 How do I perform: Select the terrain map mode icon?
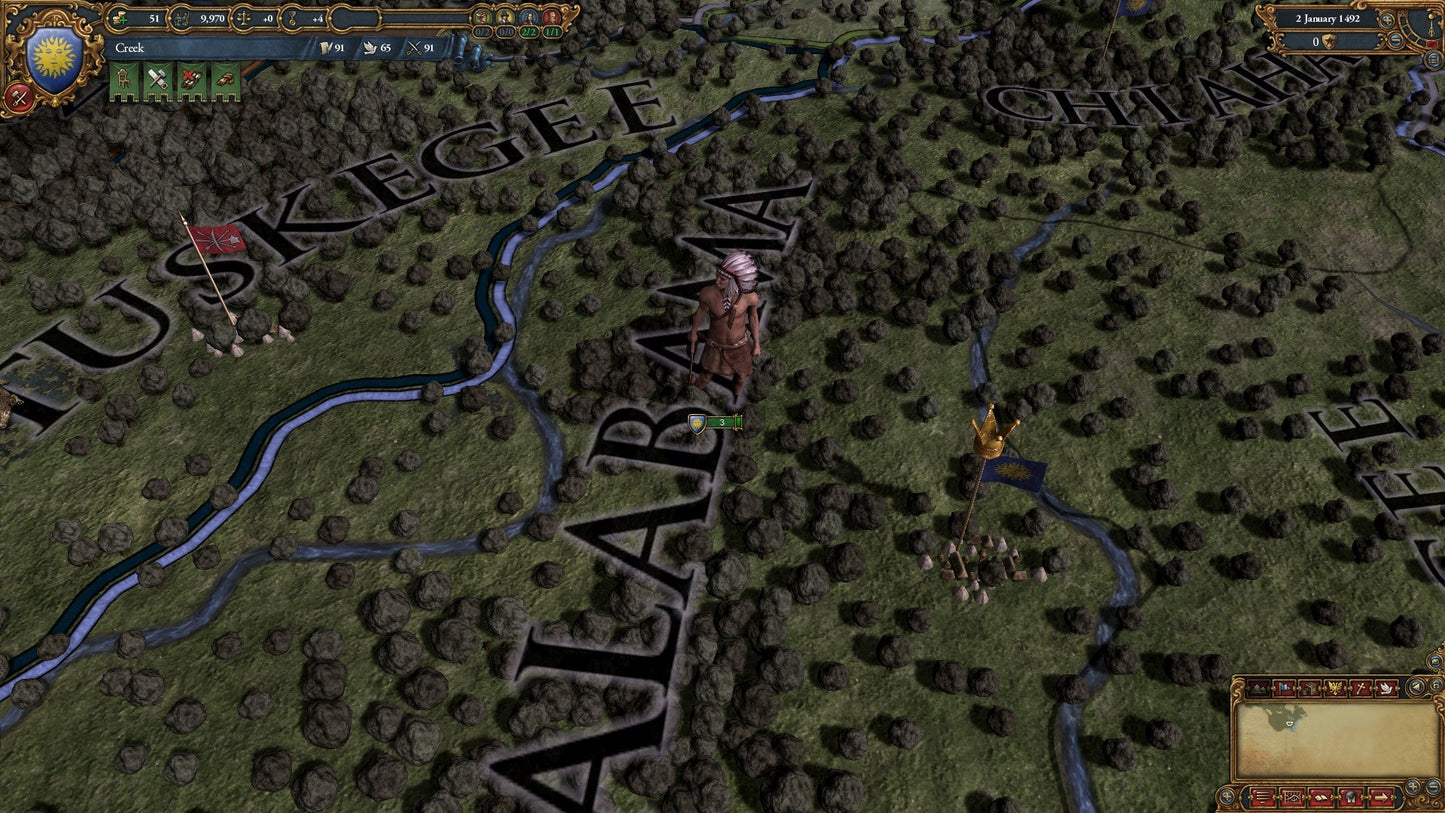pyautogui.click(x=1259, y=687)
